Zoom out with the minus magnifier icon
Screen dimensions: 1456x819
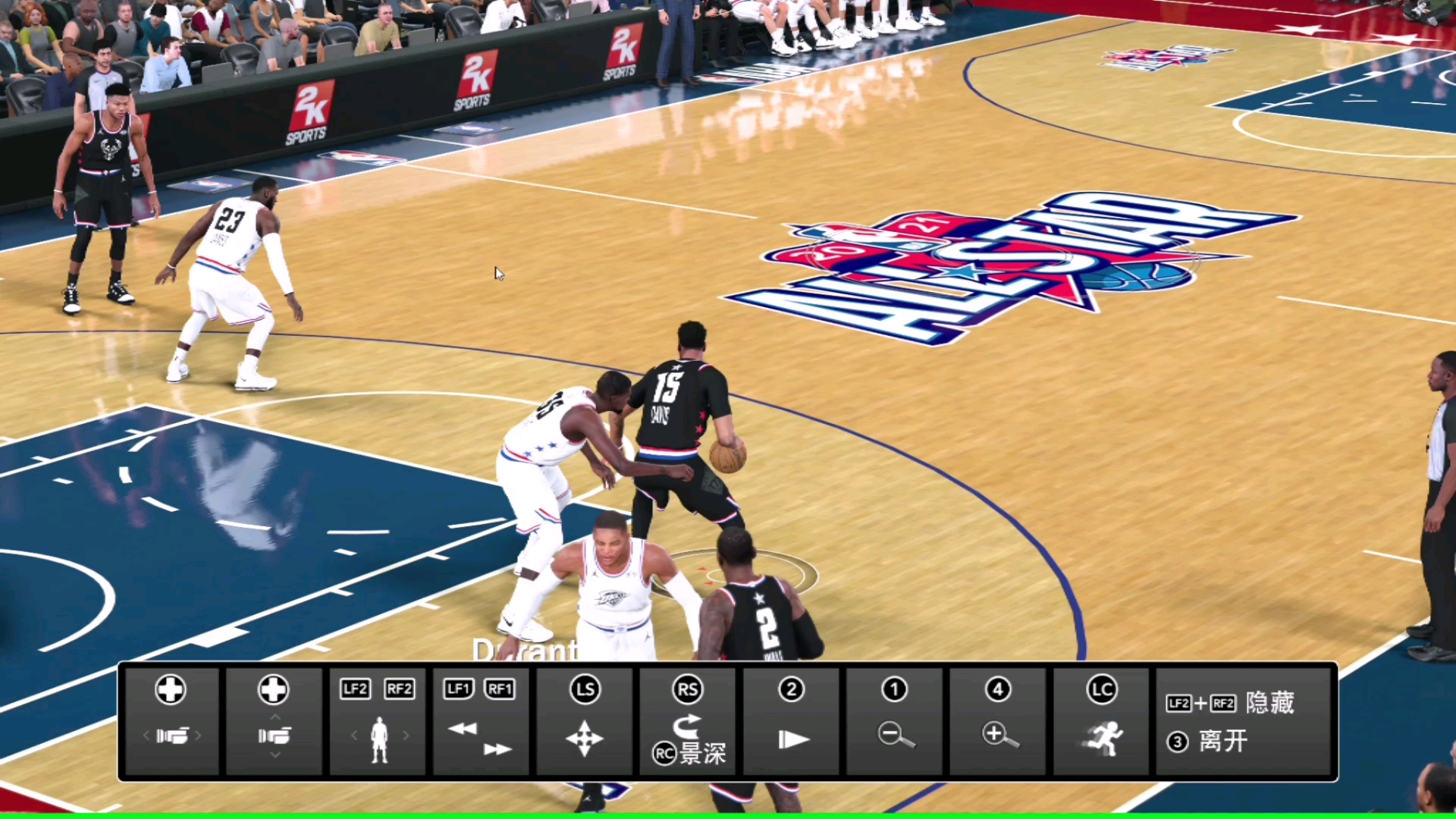pyautogui.click(x=896, y=735)
